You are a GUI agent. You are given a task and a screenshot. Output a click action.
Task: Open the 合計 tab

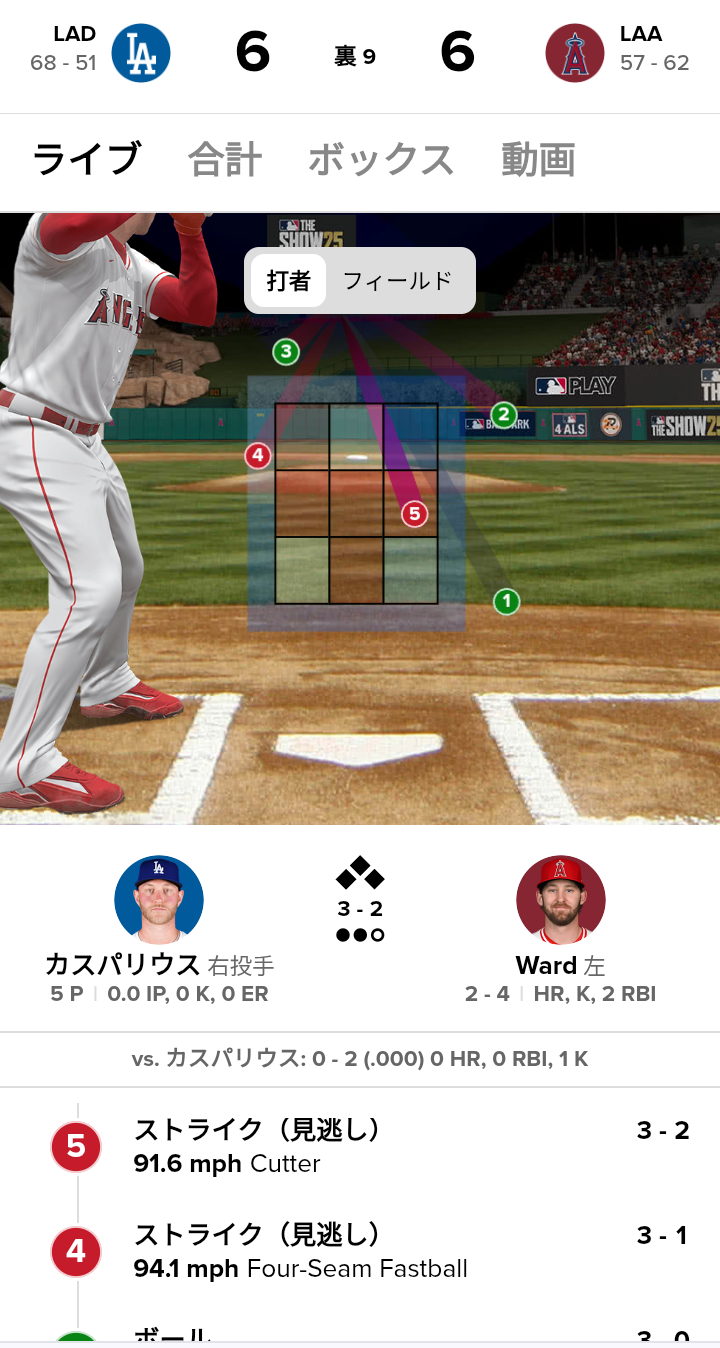coord(225,160)
